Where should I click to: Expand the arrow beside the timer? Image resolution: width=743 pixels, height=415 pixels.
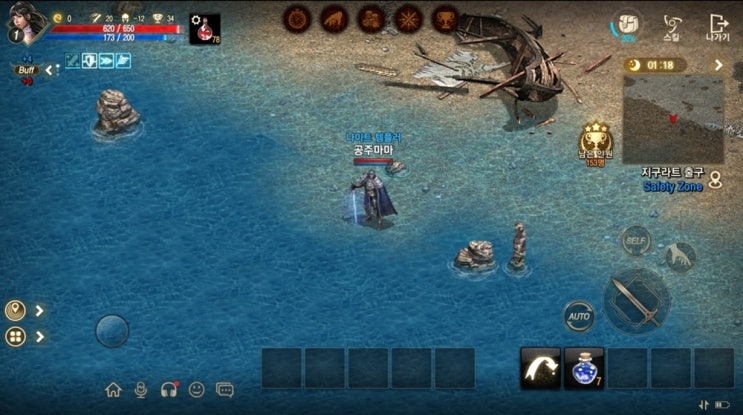click(718, 65)
